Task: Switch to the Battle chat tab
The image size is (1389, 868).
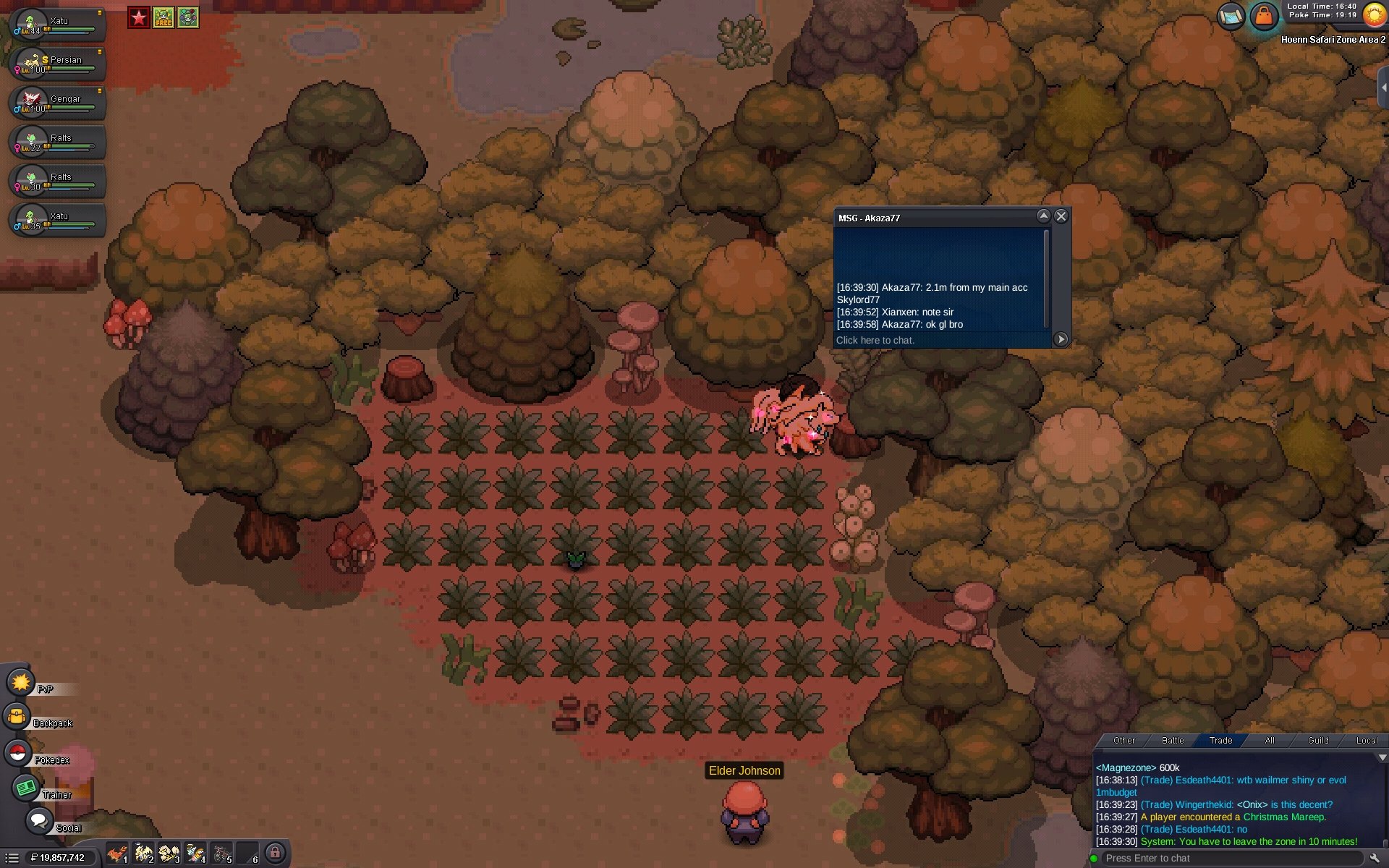Action: click(x=1173, y=741)
